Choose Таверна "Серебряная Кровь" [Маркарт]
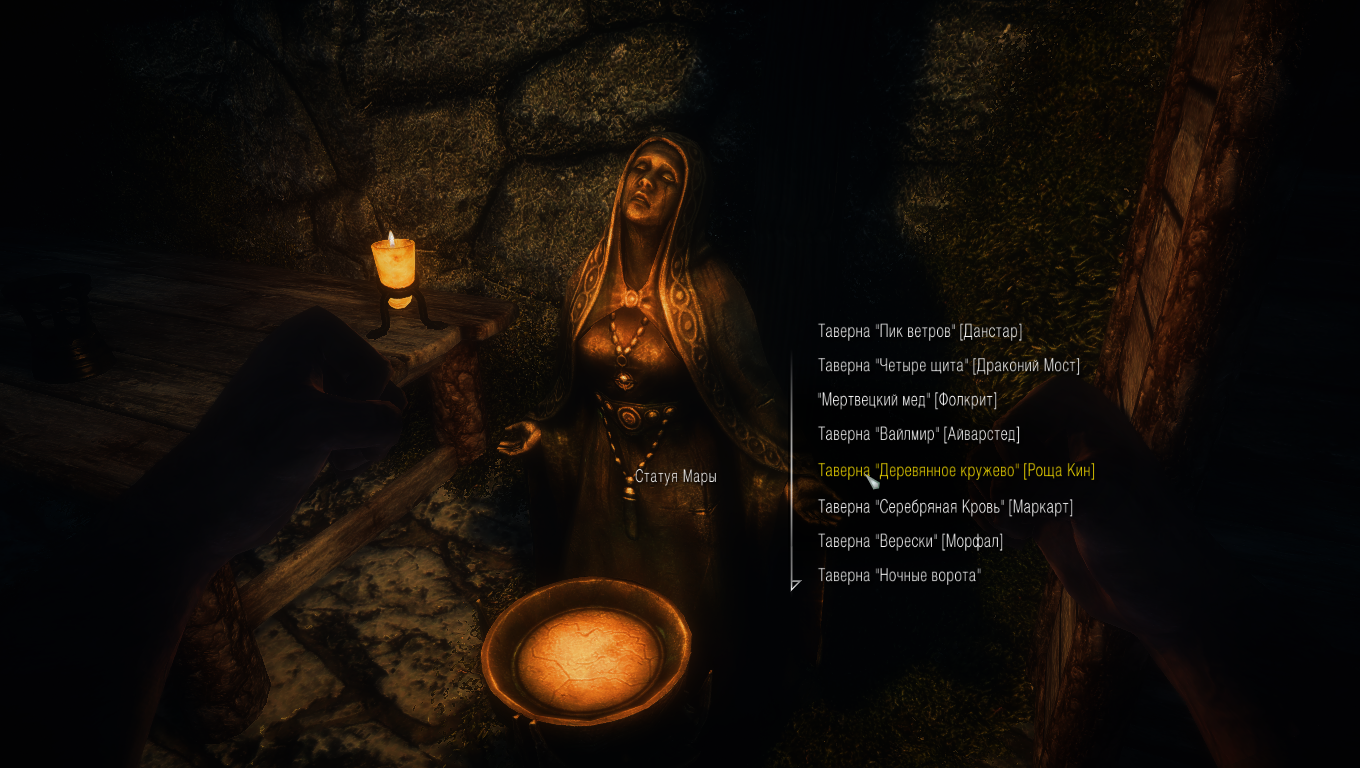Screen dimensions: 1360x768 (944, 506)
